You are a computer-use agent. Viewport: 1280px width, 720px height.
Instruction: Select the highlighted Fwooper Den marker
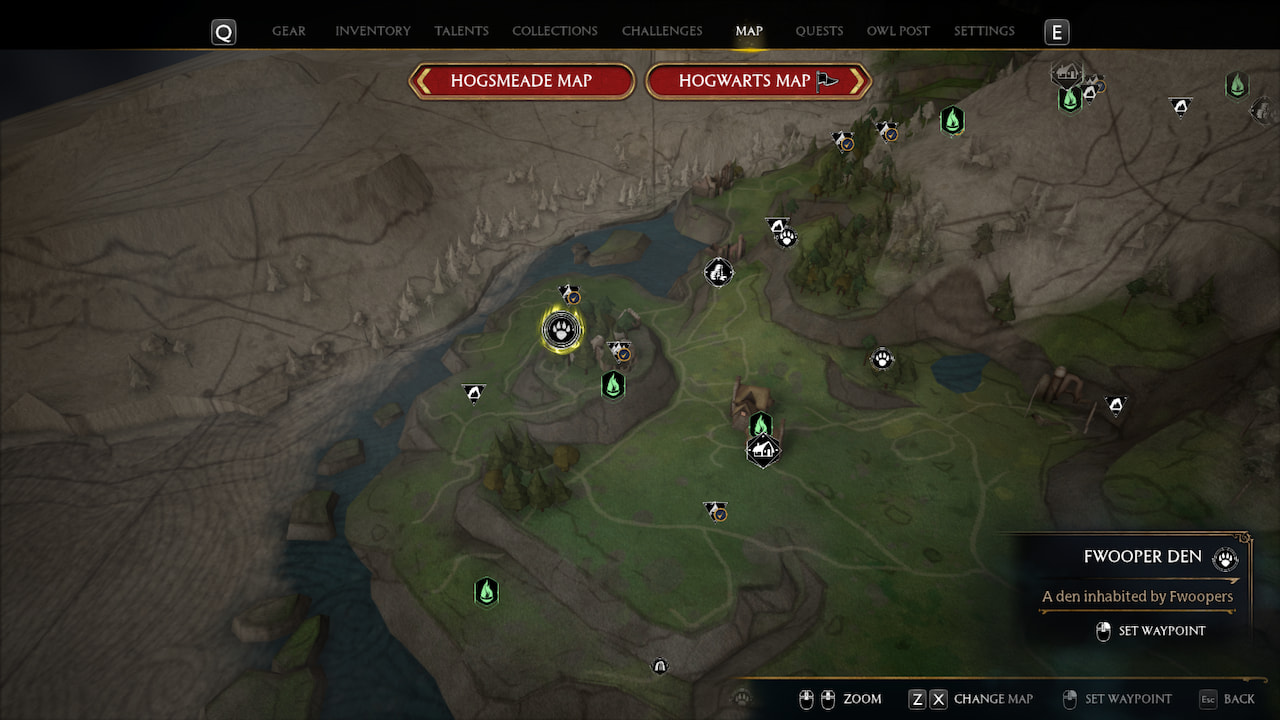pos(562,329)
